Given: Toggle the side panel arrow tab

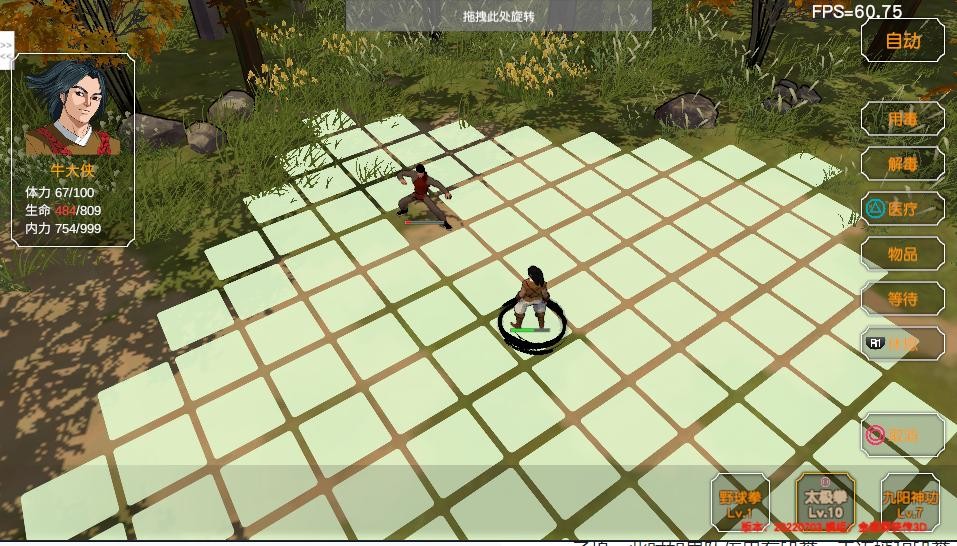Looking at the screenshot, I should tap(6, 51).
